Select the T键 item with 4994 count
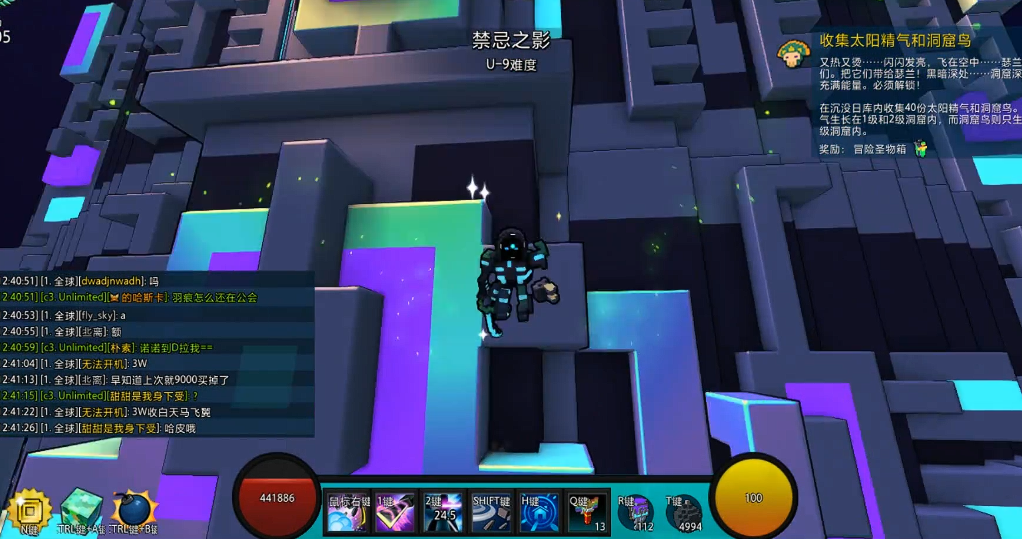The width and height of the screenshot is (1022, 539). click(684, 513)
